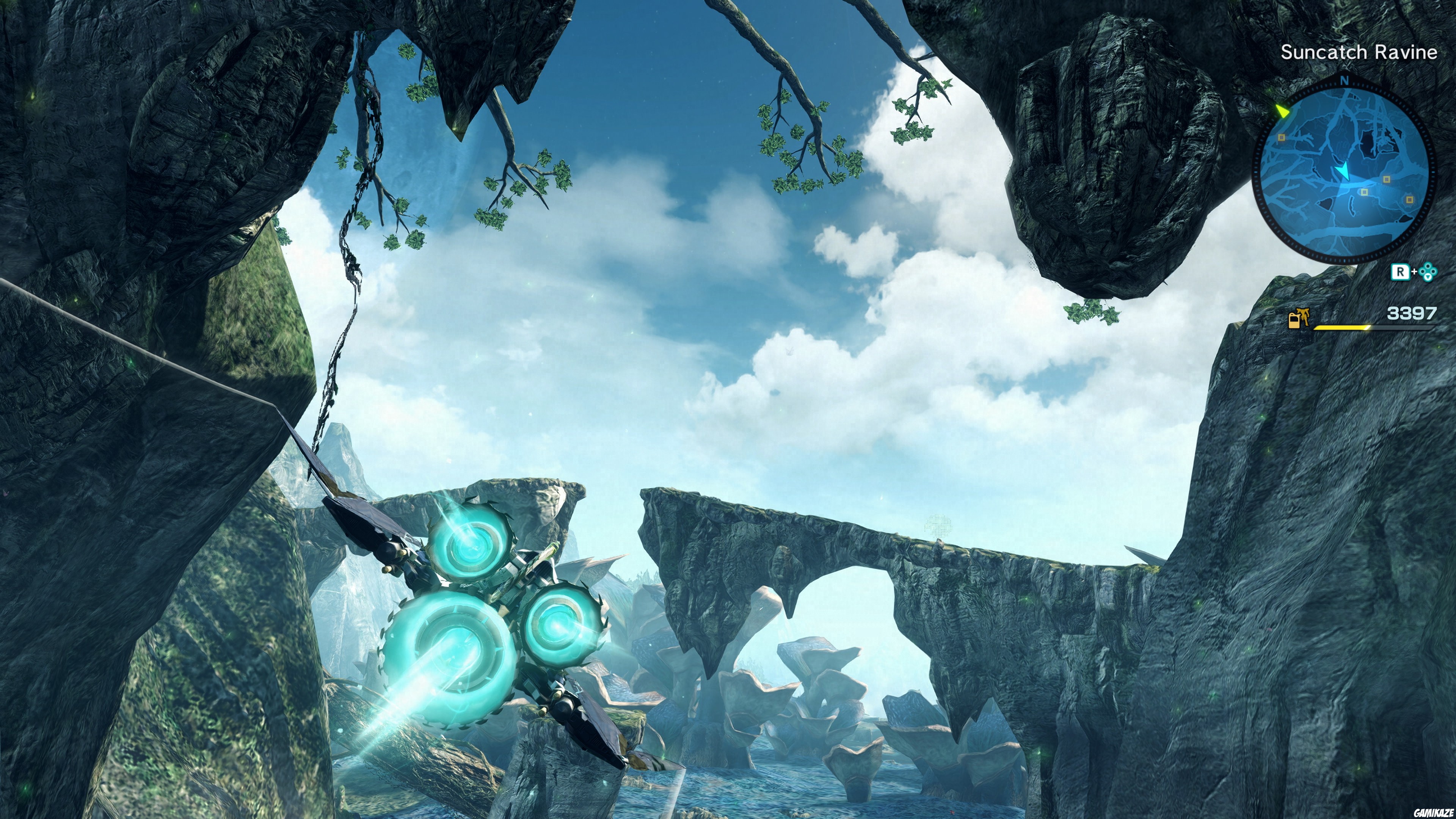Toggle the yellow marker right of the player arrow
This screenshot has height=819, width=1456.
pos(1387,180)
